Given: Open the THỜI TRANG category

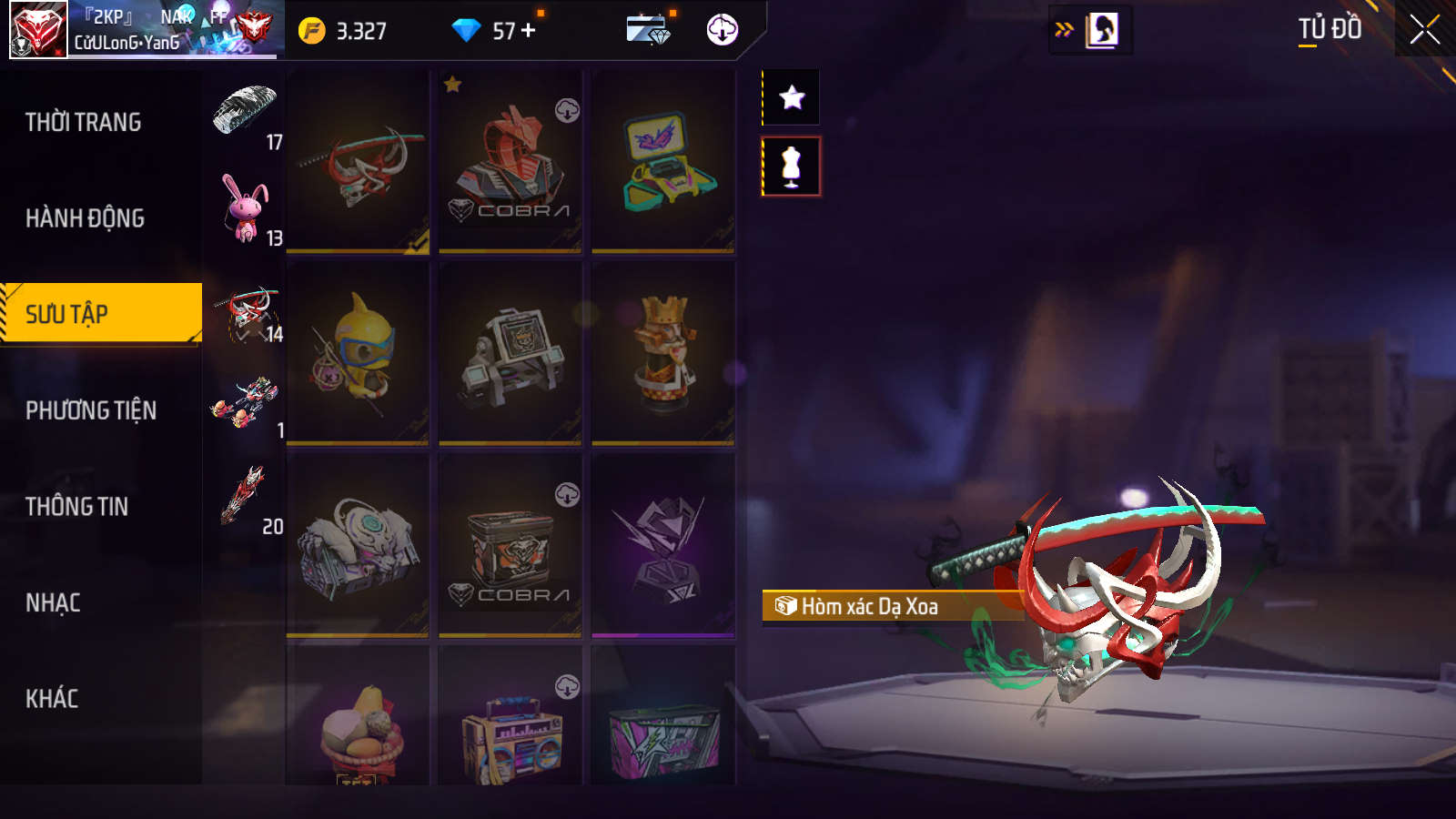Looking at the screenshot, I should 84,122.
